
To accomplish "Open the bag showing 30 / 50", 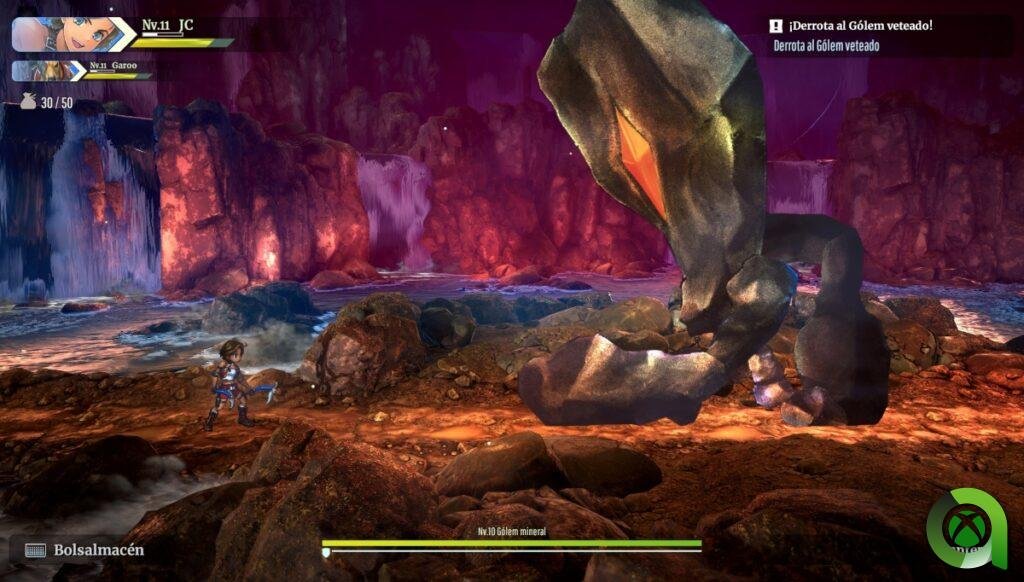I will [x=29, y=101].
